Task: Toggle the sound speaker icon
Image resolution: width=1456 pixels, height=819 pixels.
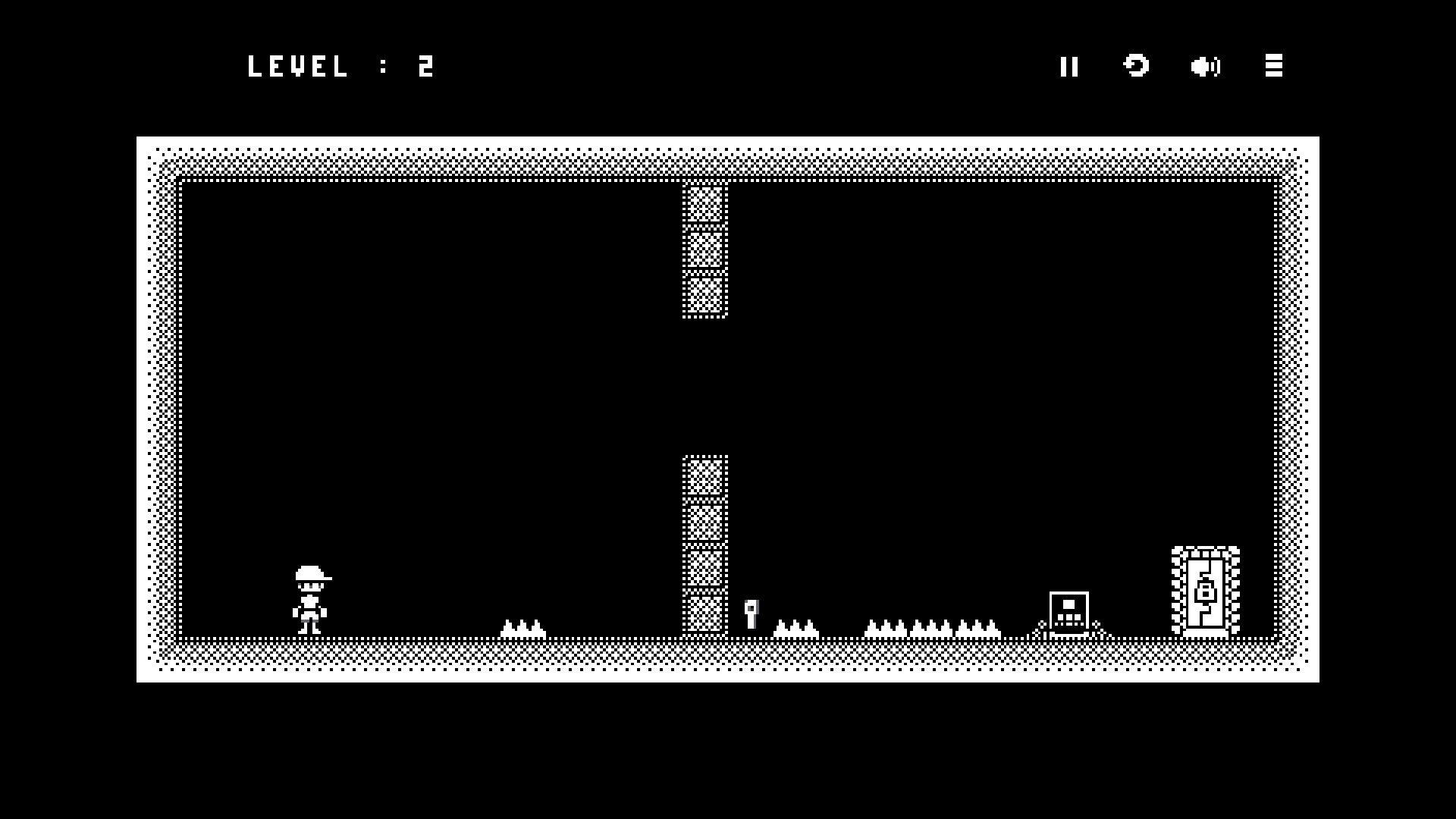Action: (x=1205, y=67)
